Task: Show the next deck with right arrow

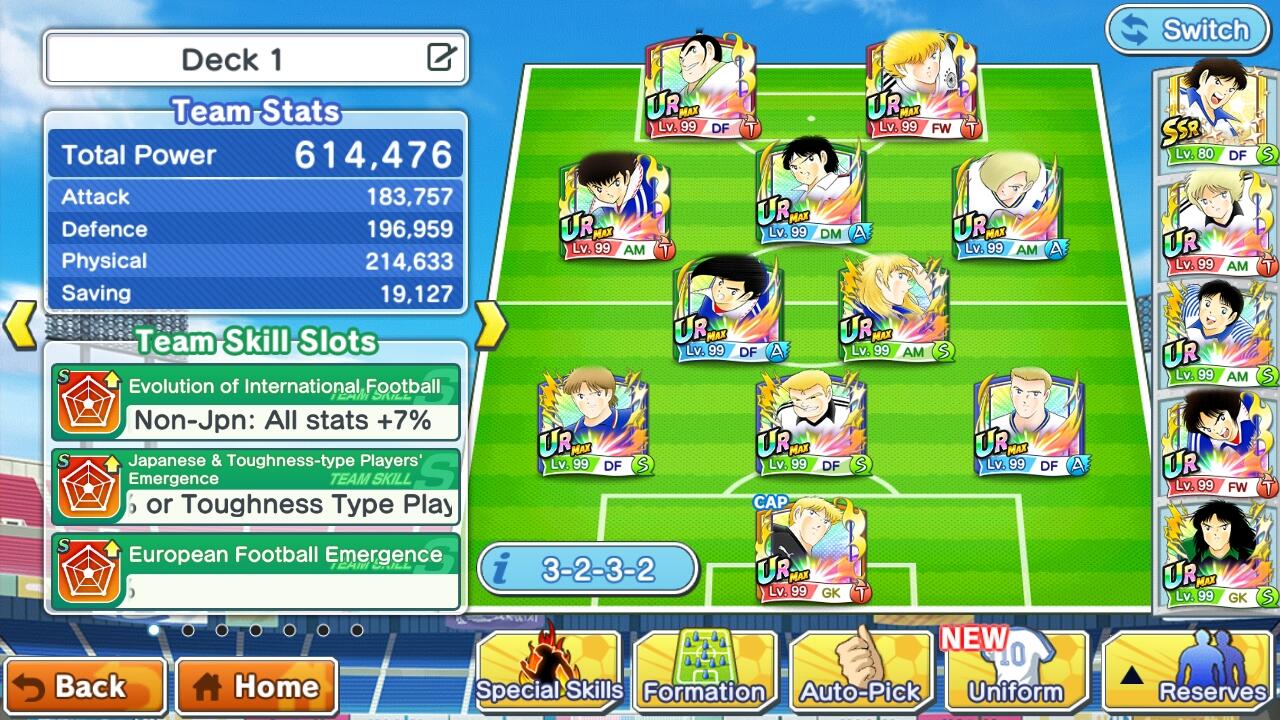Action: pos(489,326)
